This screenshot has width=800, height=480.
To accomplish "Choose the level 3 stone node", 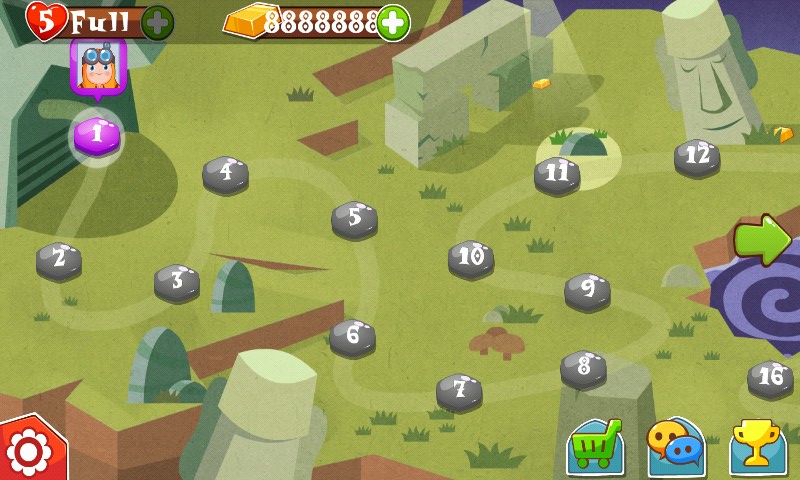I will tap(177, 282).
